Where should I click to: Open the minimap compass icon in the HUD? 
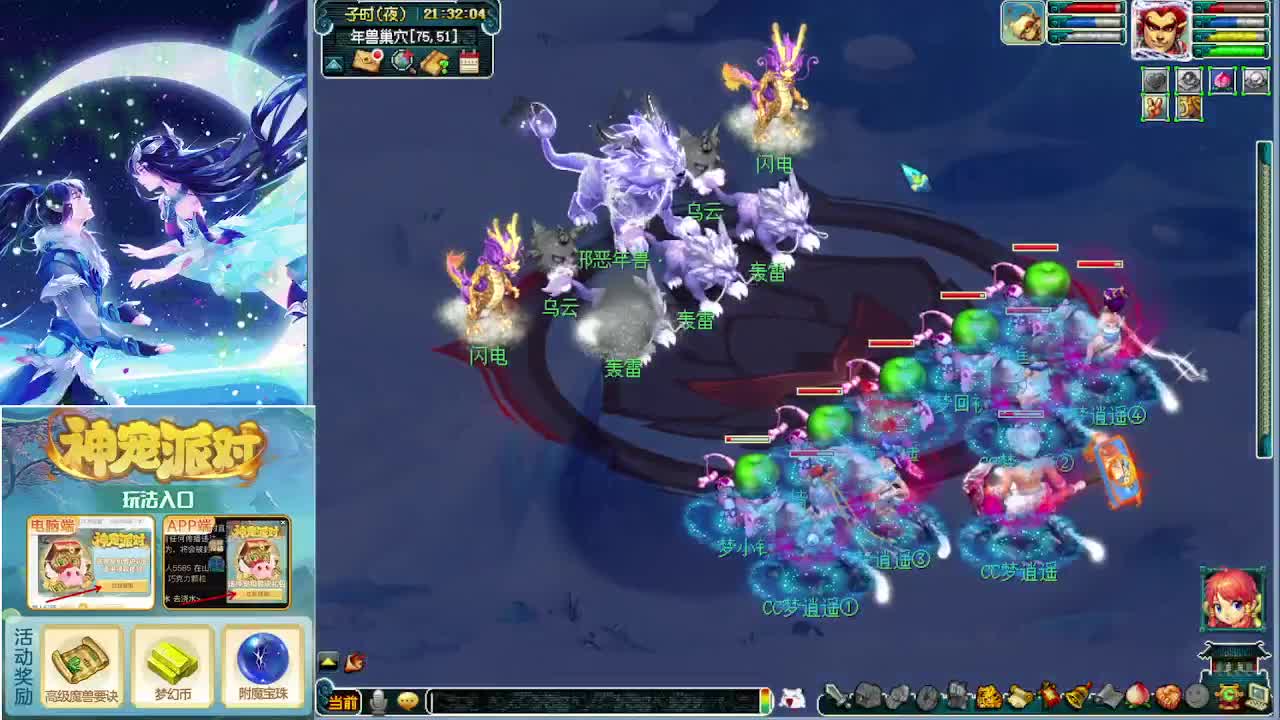(401, 61)
